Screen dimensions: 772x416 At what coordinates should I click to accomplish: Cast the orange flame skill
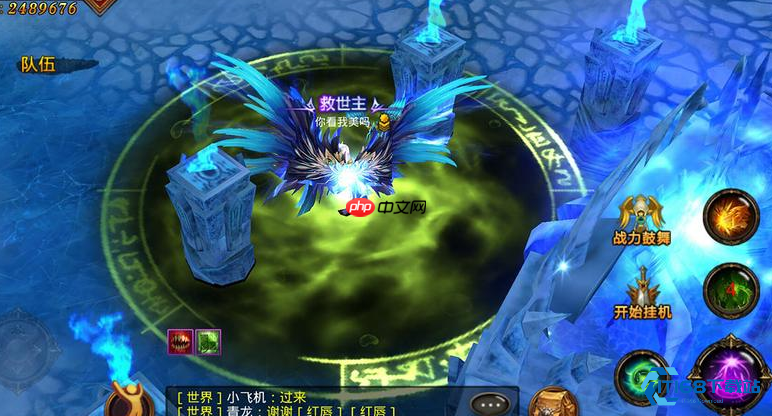(x=731, y=217)
